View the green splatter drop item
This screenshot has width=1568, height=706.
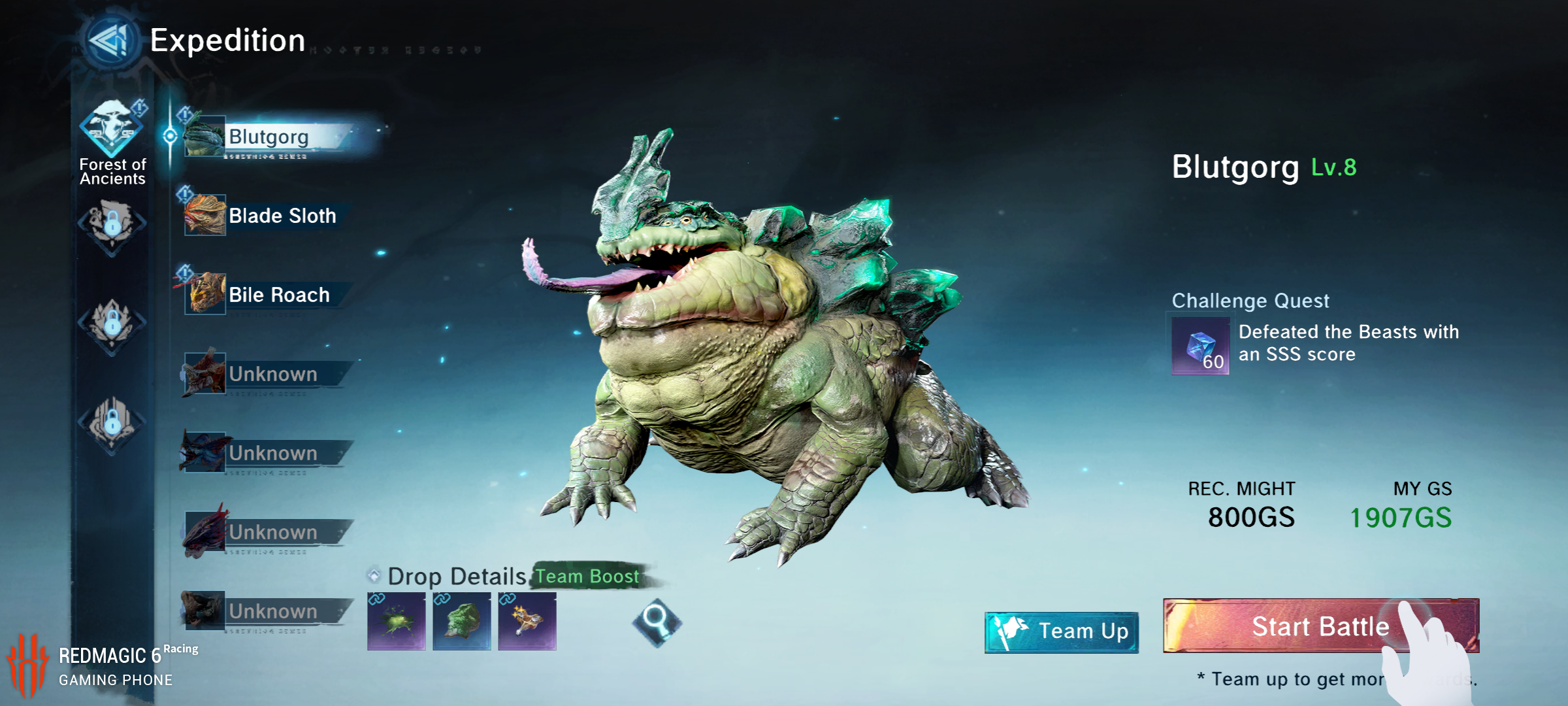pyautogui.click(x=397, y=621)
